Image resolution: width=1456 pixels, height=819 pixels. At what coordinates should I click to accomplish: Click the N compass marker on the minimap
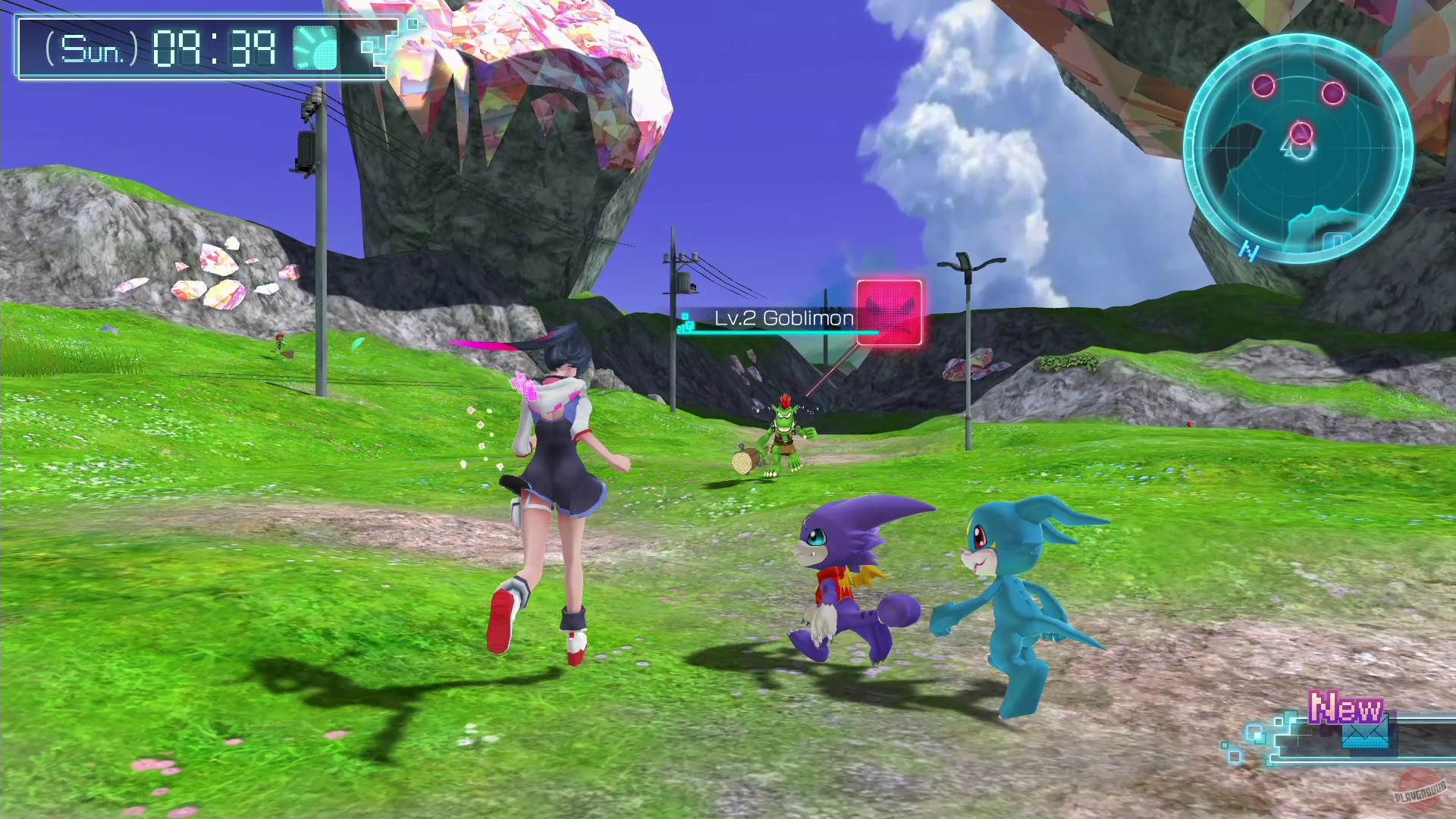click(1250, 253)
